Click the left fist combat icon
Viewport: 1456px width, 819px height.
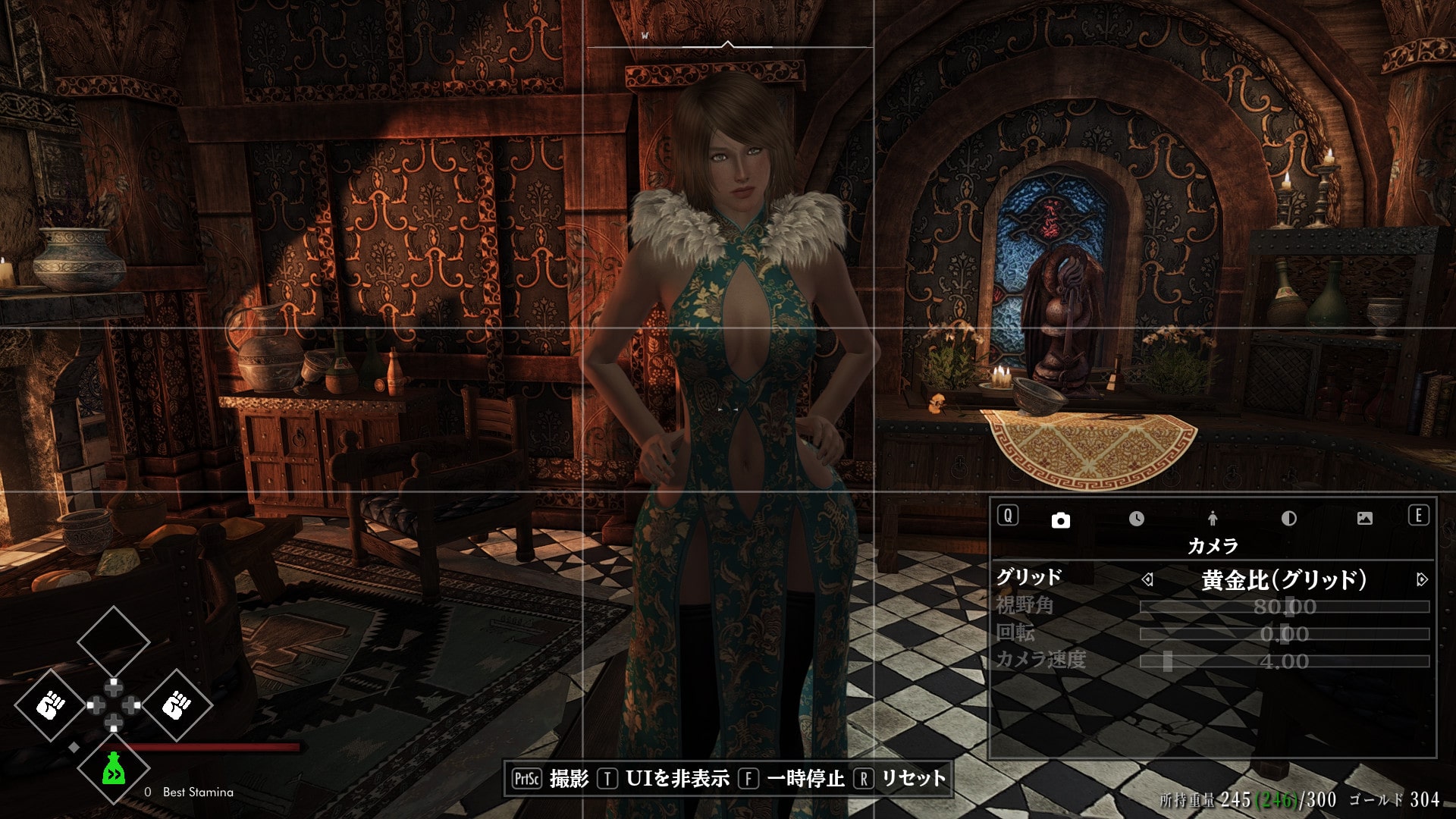click(49, 704)
